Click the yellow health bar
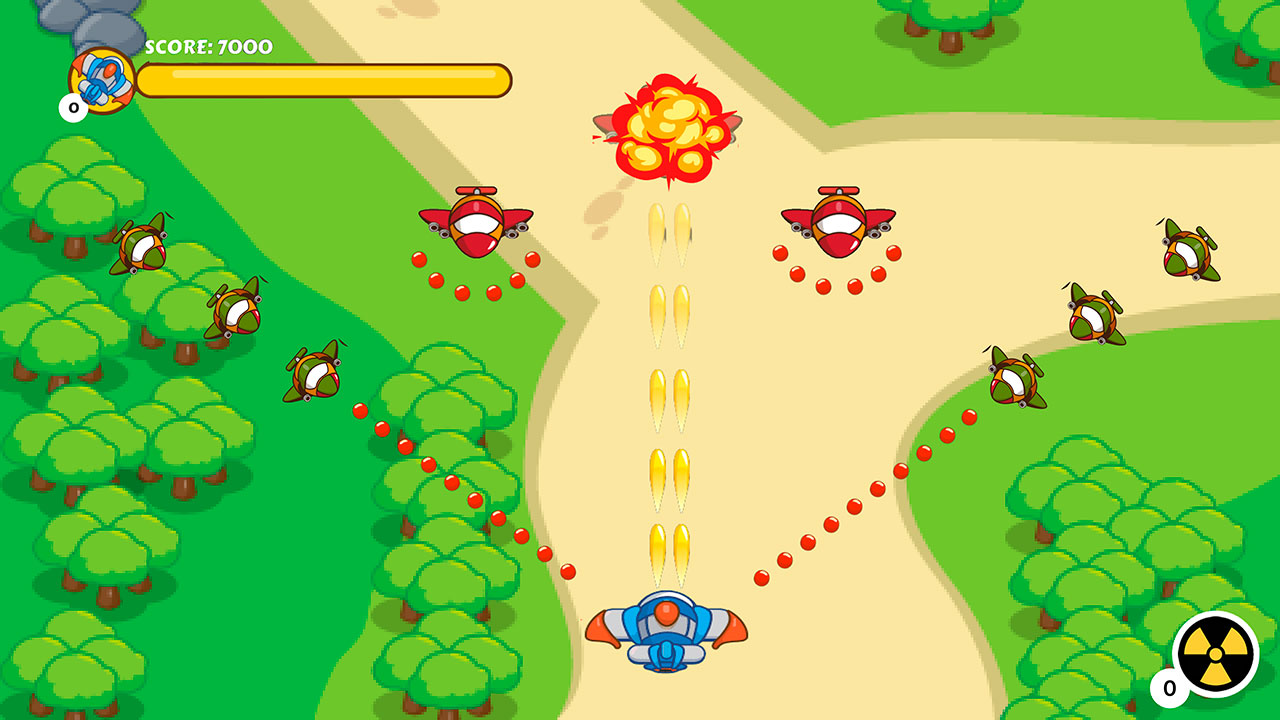1280x720 pixels. [x=325, y=81]
